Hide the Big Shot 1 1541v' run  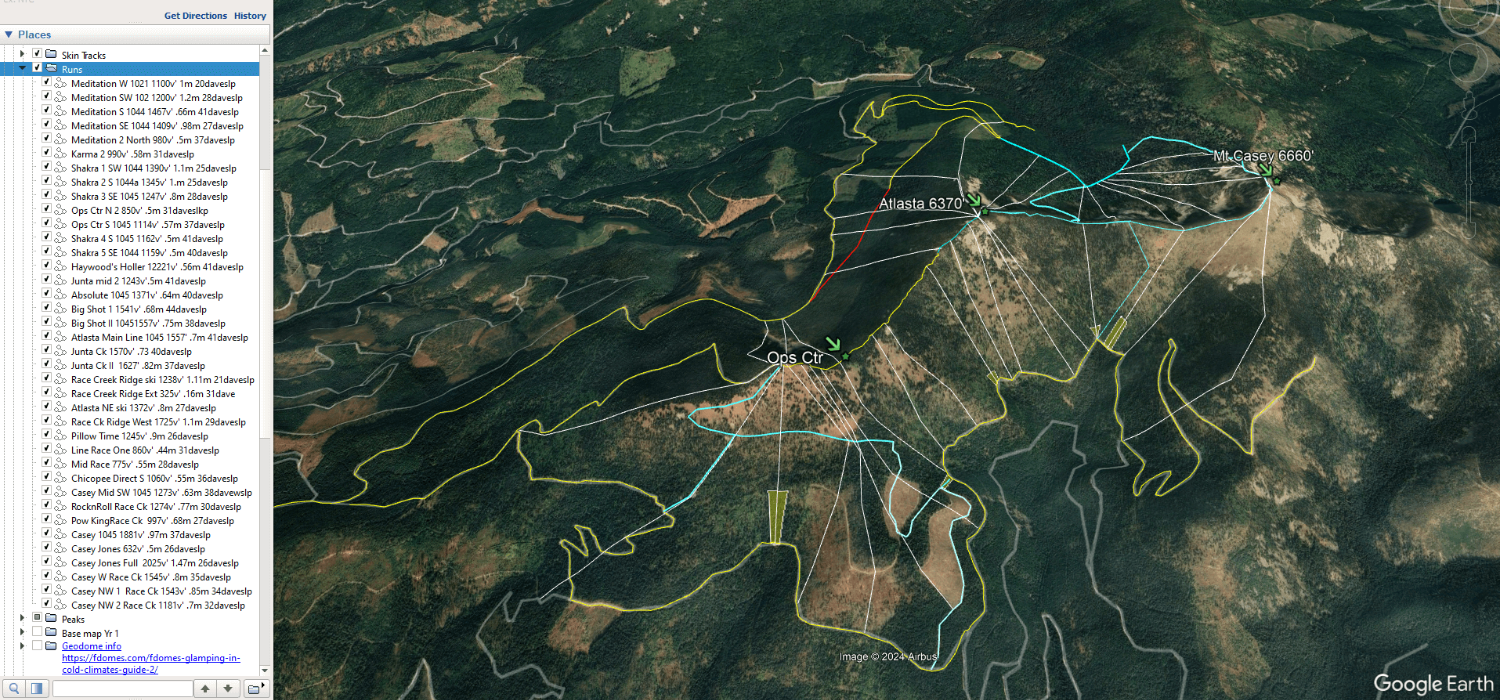46,309
